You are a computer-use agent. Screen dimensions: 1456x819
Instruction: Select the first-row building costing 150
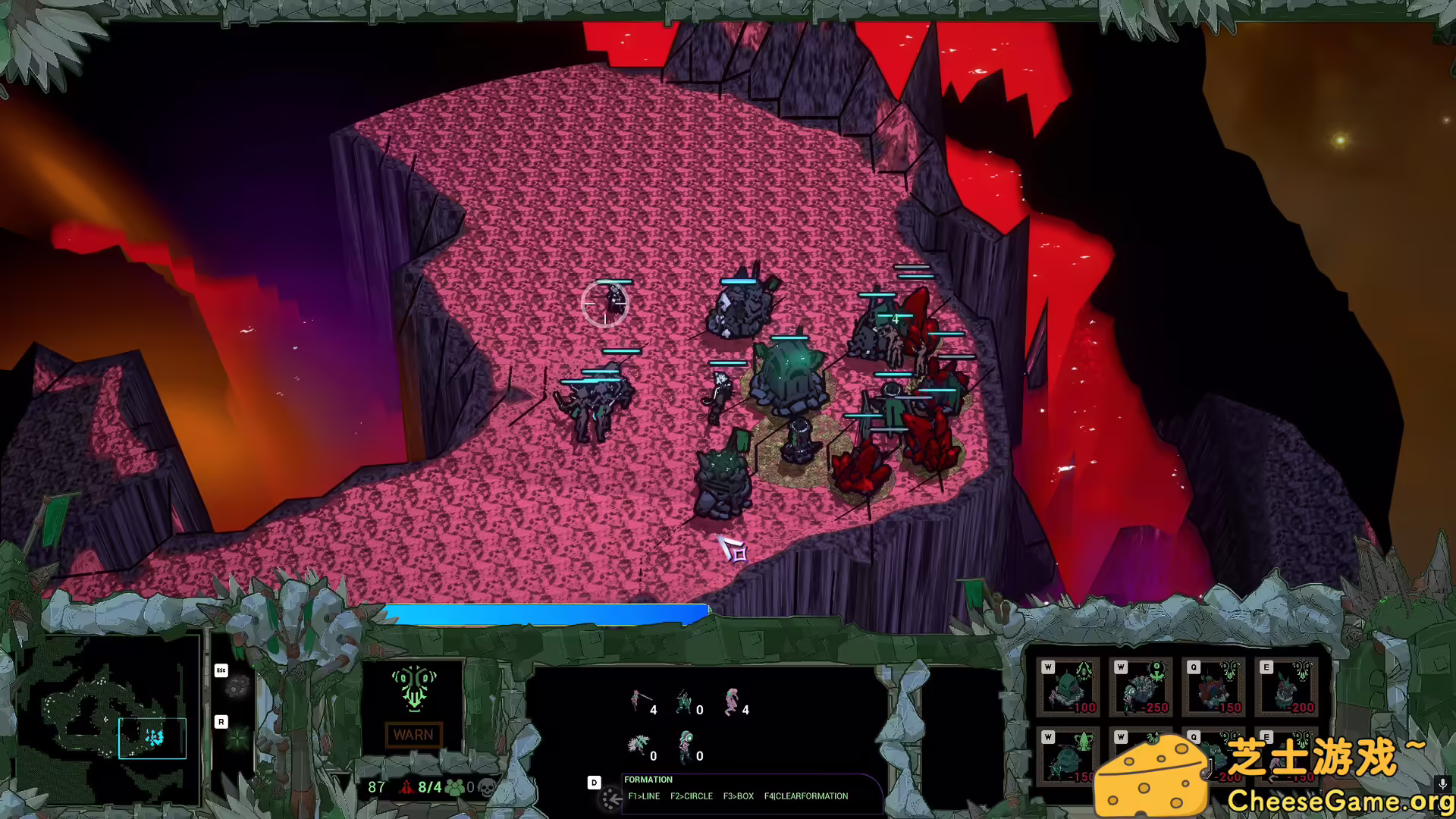click(x=1213, y=687)
